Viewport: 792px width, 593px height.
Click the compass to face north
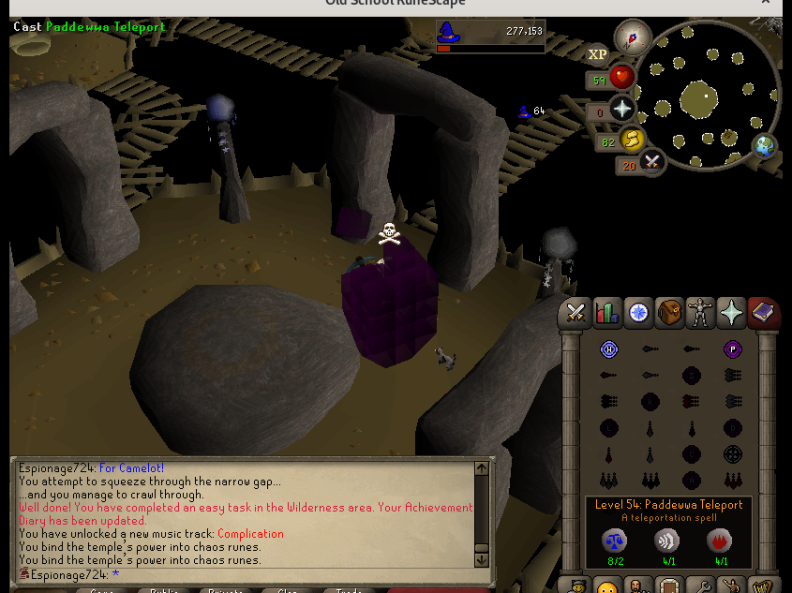(x=632, y=39)
